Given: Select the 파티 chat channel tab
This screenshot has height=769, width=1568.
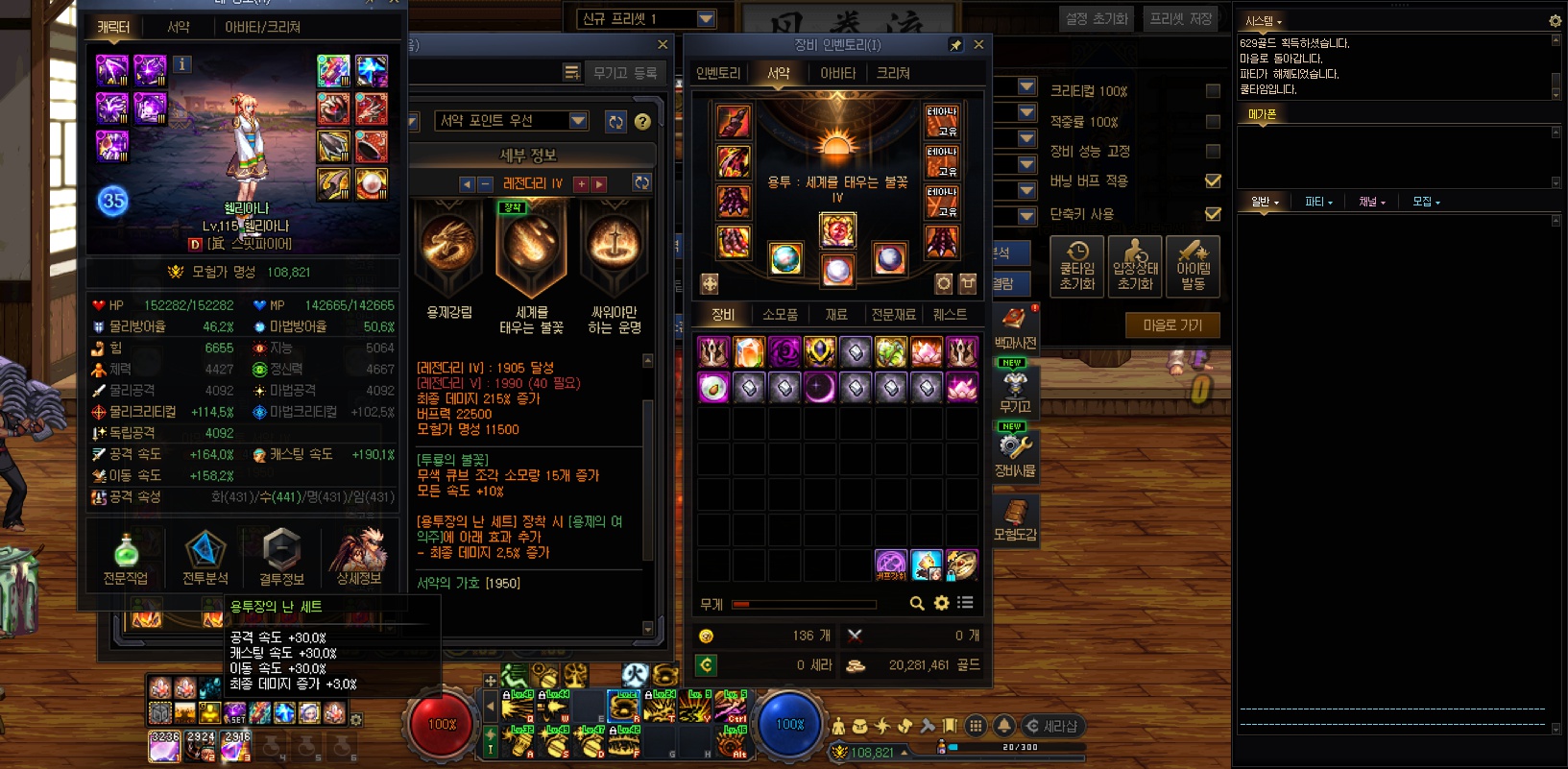Looking at the screenshot, I should [1317, 202].
